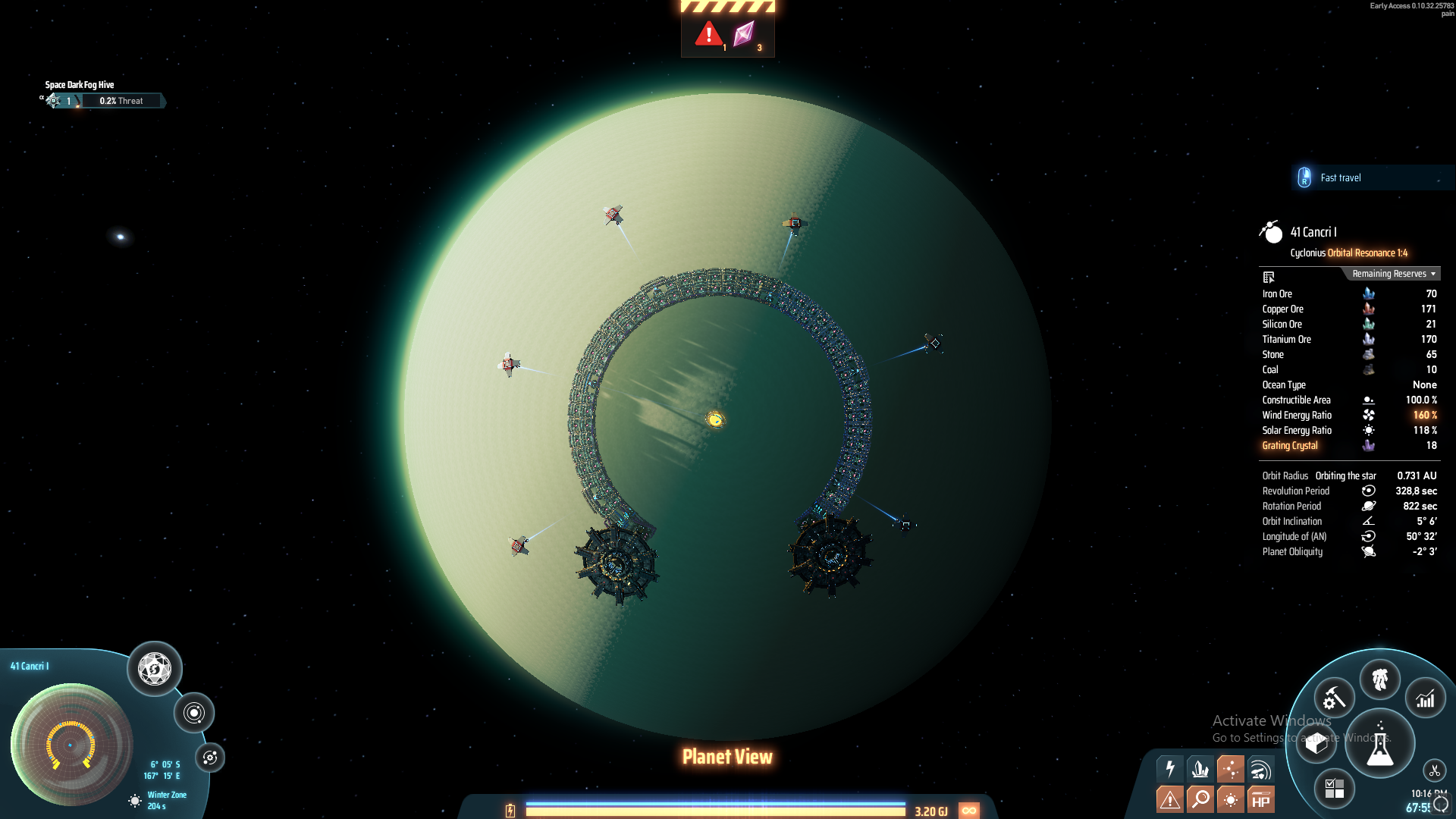This screenshot has width=1456, height=819.
Task: Toggle the crystal vein markers display
Action: [1200, 769]
